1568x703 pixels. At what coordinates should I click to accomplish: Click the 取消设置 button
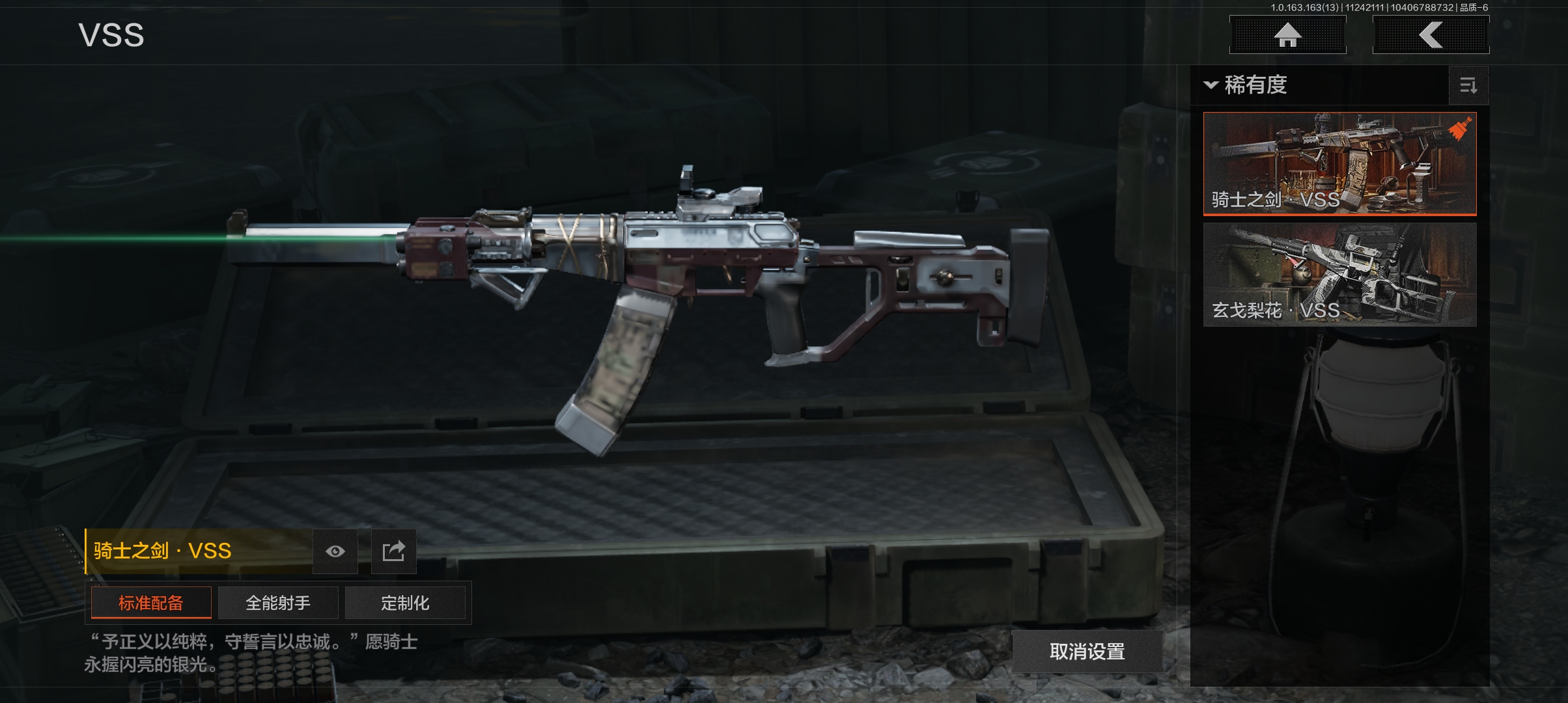pyautogui.click(x=1087, y=651)
